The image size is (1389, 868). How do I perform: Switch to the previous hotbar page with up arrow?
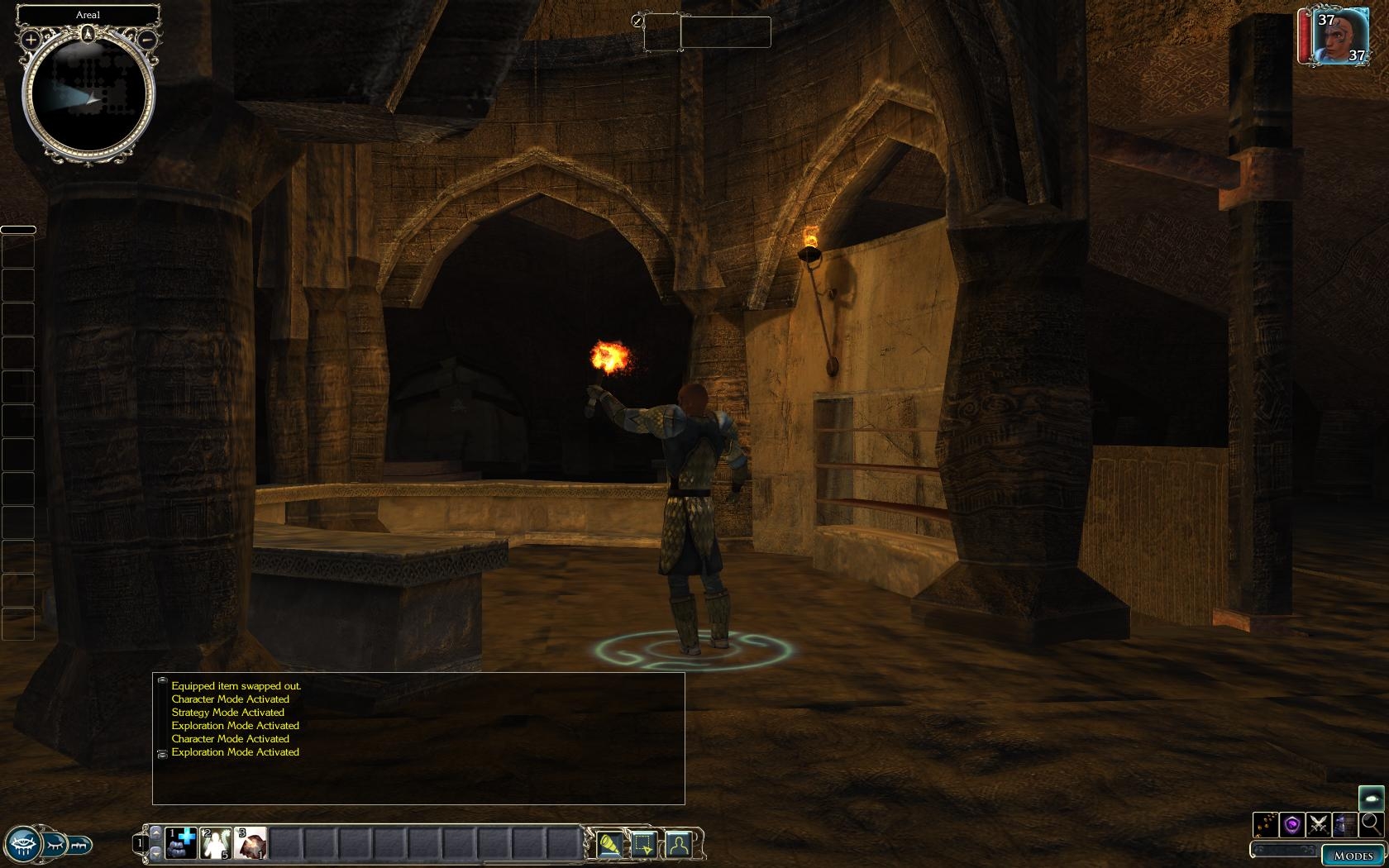point(155,832)
